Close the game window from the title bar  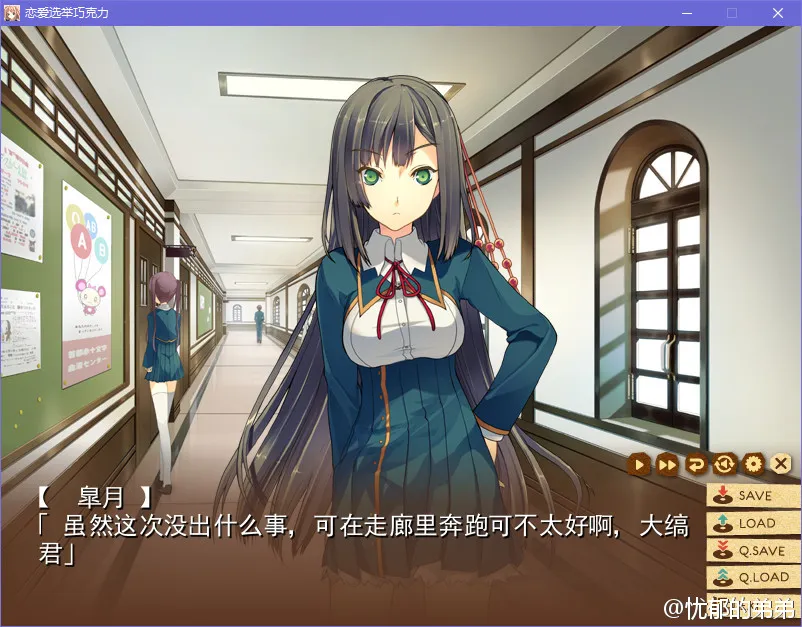coord(777,13)
